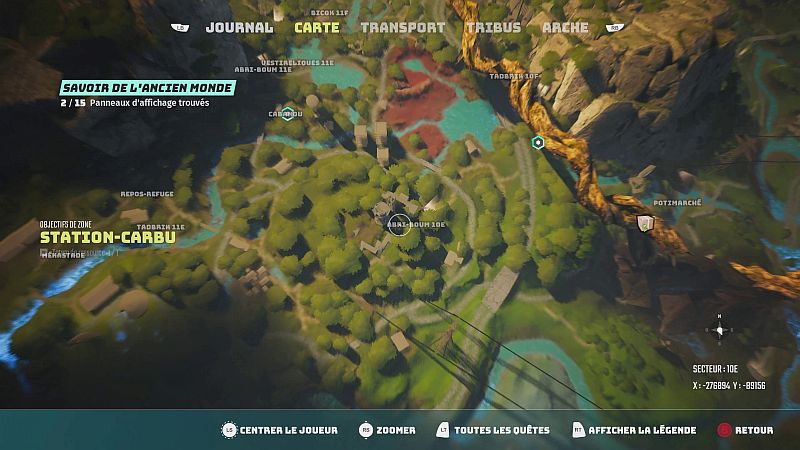Screen dimensions: 800x450
Task: Show the Arche tab
Action: tap(565, 28)
